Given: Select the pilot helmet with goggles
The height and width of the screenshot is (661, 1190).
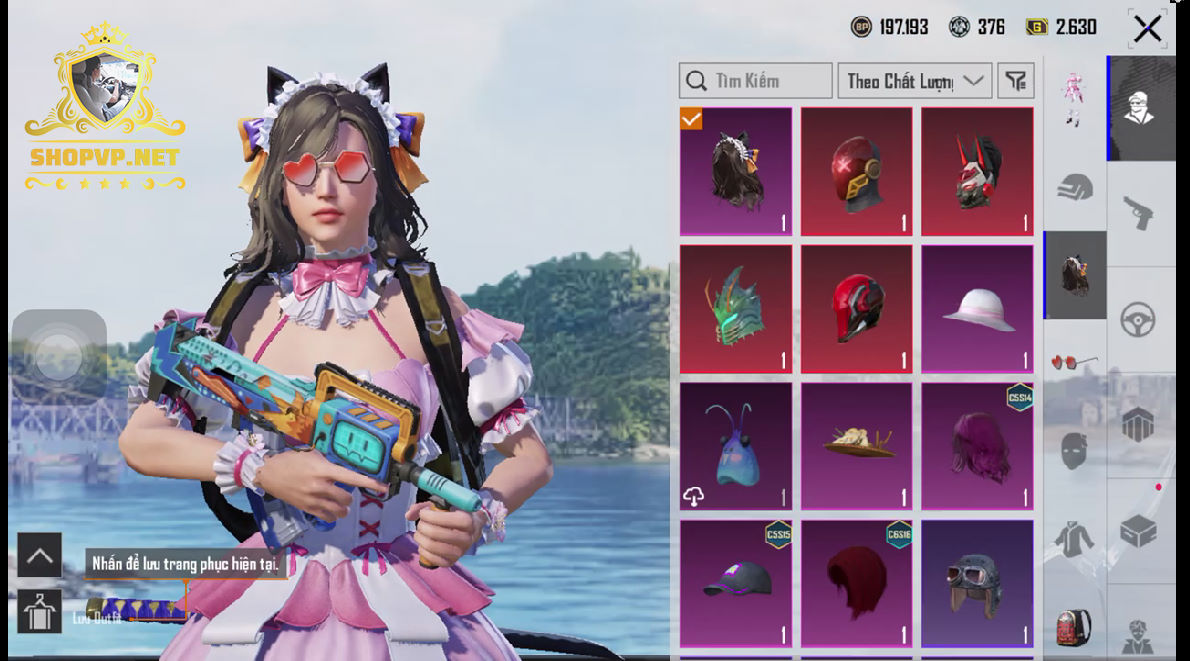Looking at the screenshot, I should tap(977, 583).
